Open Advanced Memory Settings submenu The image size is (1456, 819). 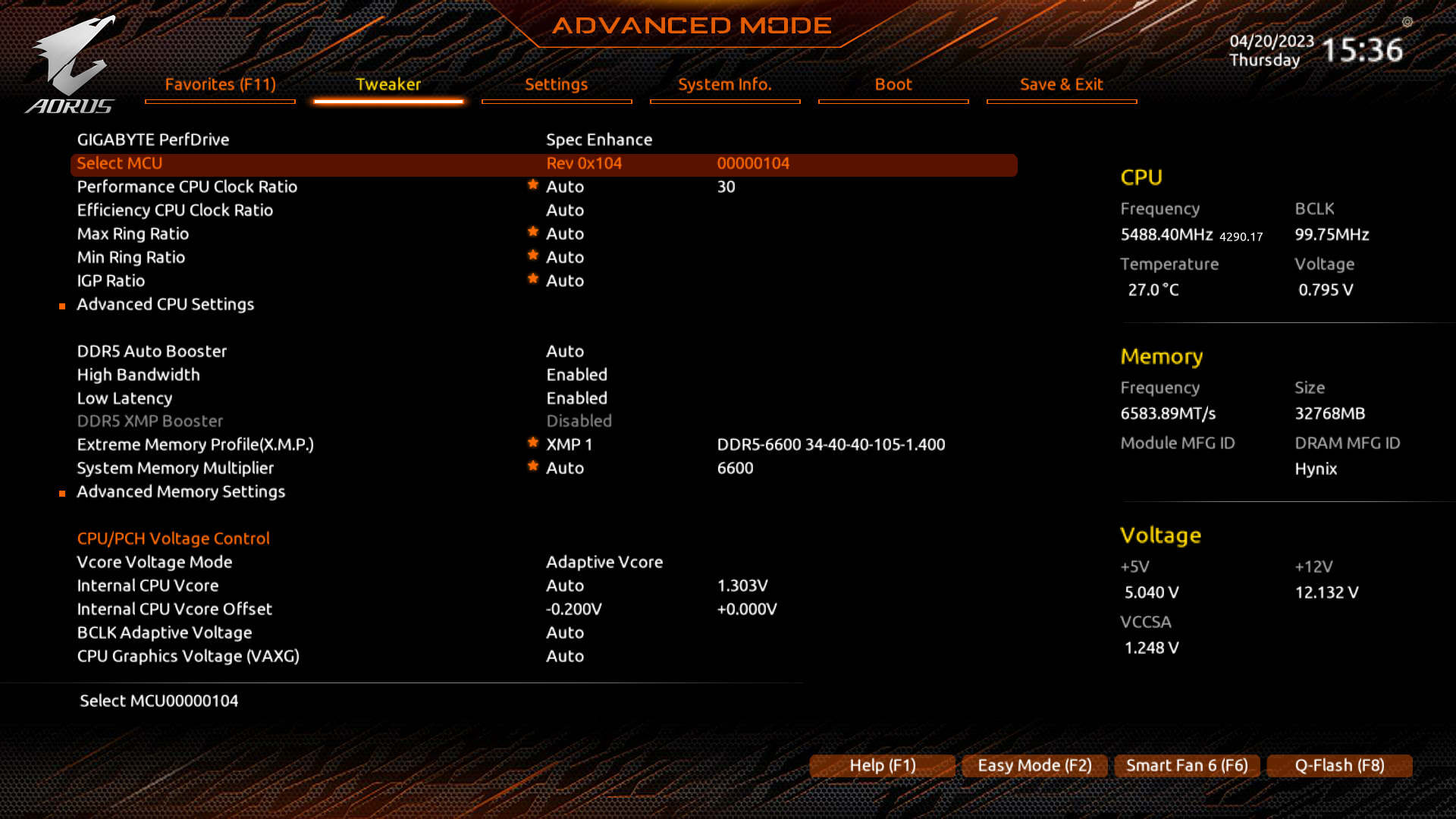[180, 491]
